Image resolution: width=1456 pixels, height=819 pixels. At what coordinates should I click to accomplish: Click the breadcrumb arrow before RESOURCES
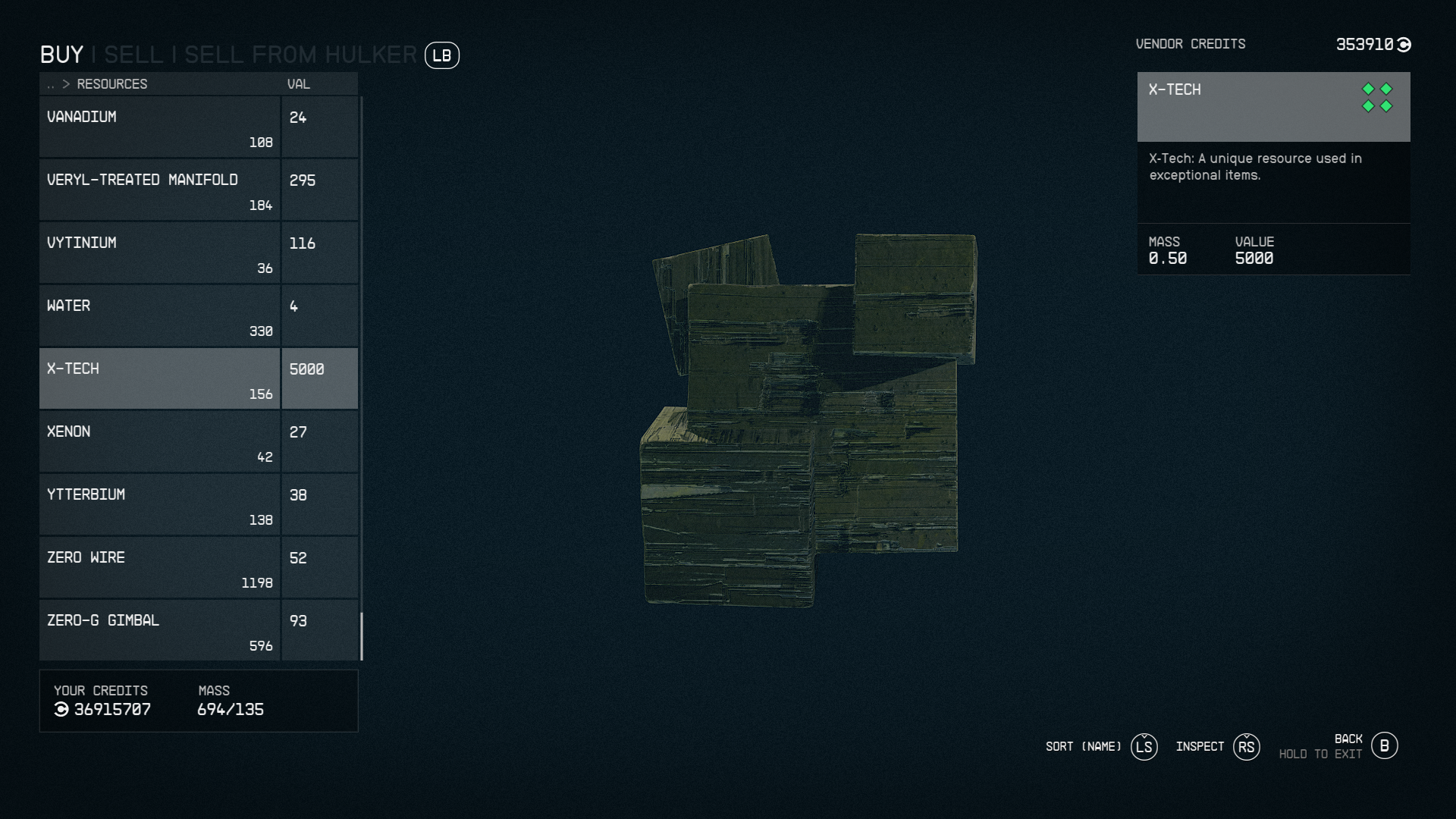click(65, 84)
